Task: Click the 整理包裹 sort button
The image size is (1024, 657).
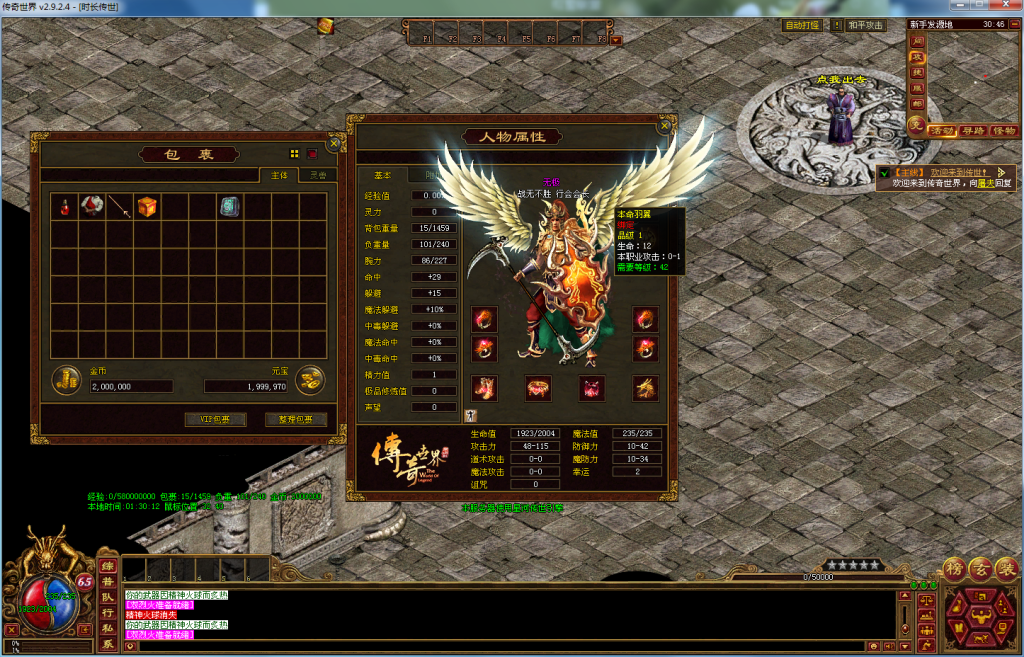Action: coord(295,419)
